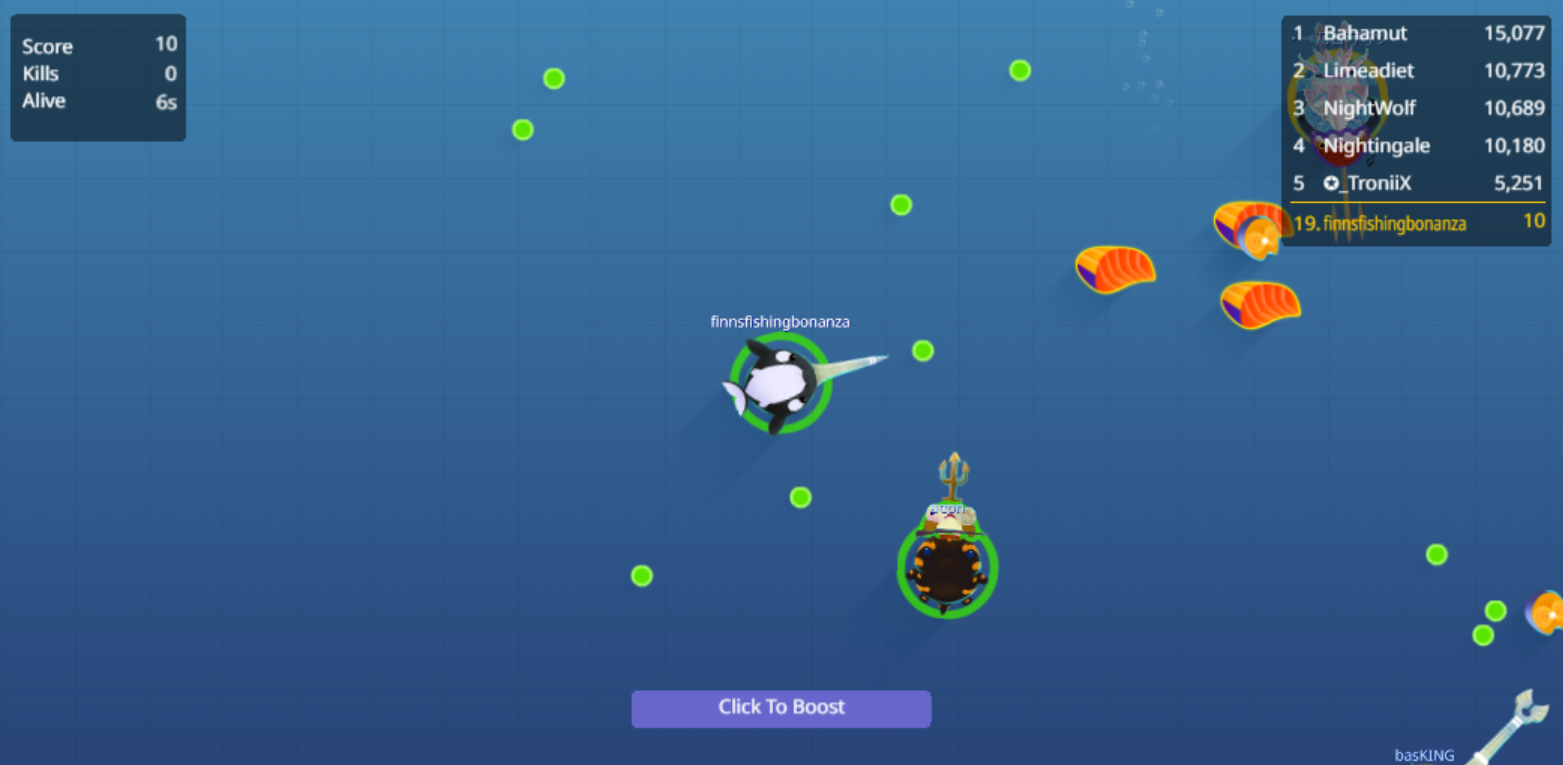Viewport: 1563px width, 765px height.
Task: Click the green pellet in the bottom left
Action: (641, 575)
